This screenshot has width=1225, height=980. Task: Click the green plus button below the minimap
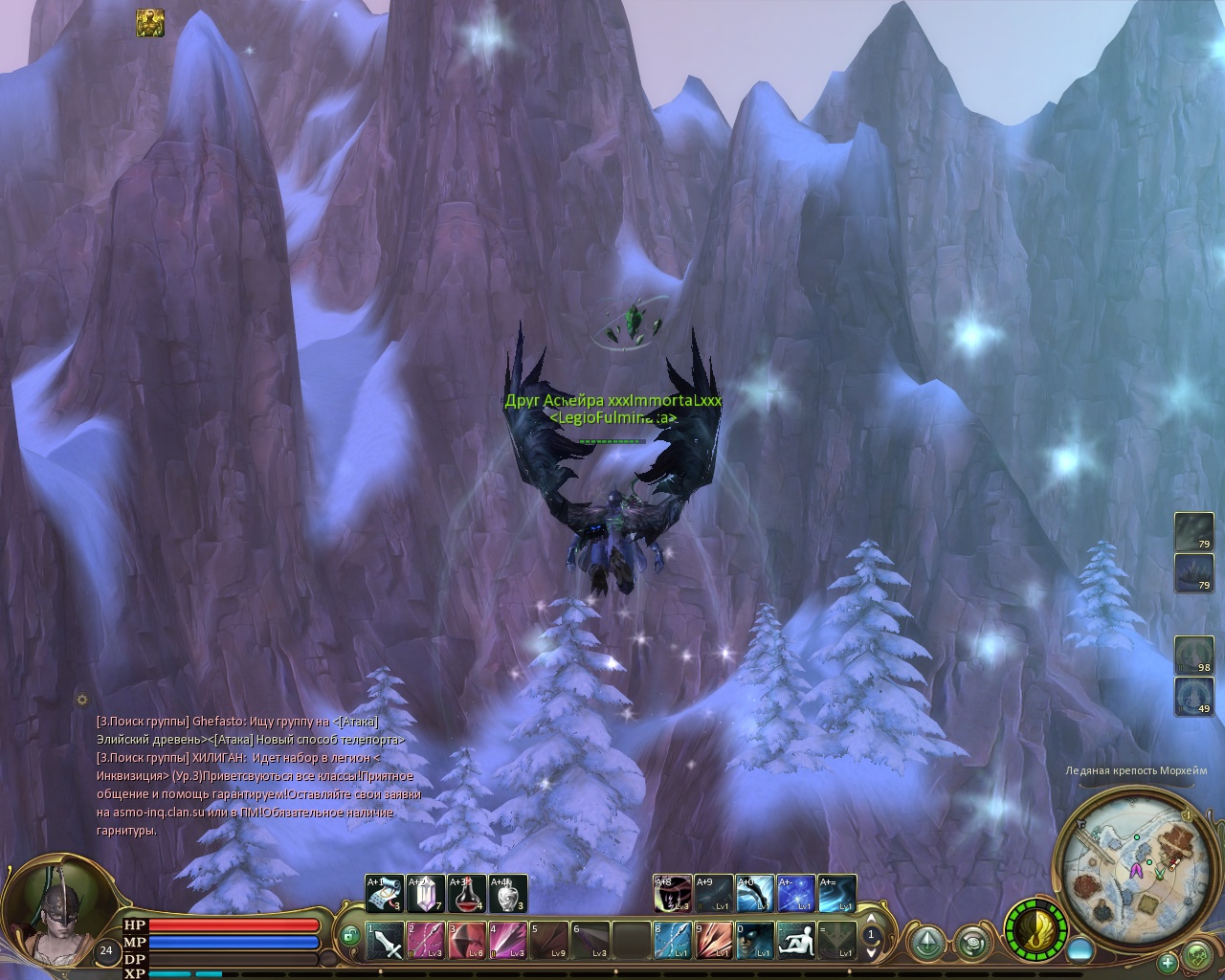(x=1168, y=962)
